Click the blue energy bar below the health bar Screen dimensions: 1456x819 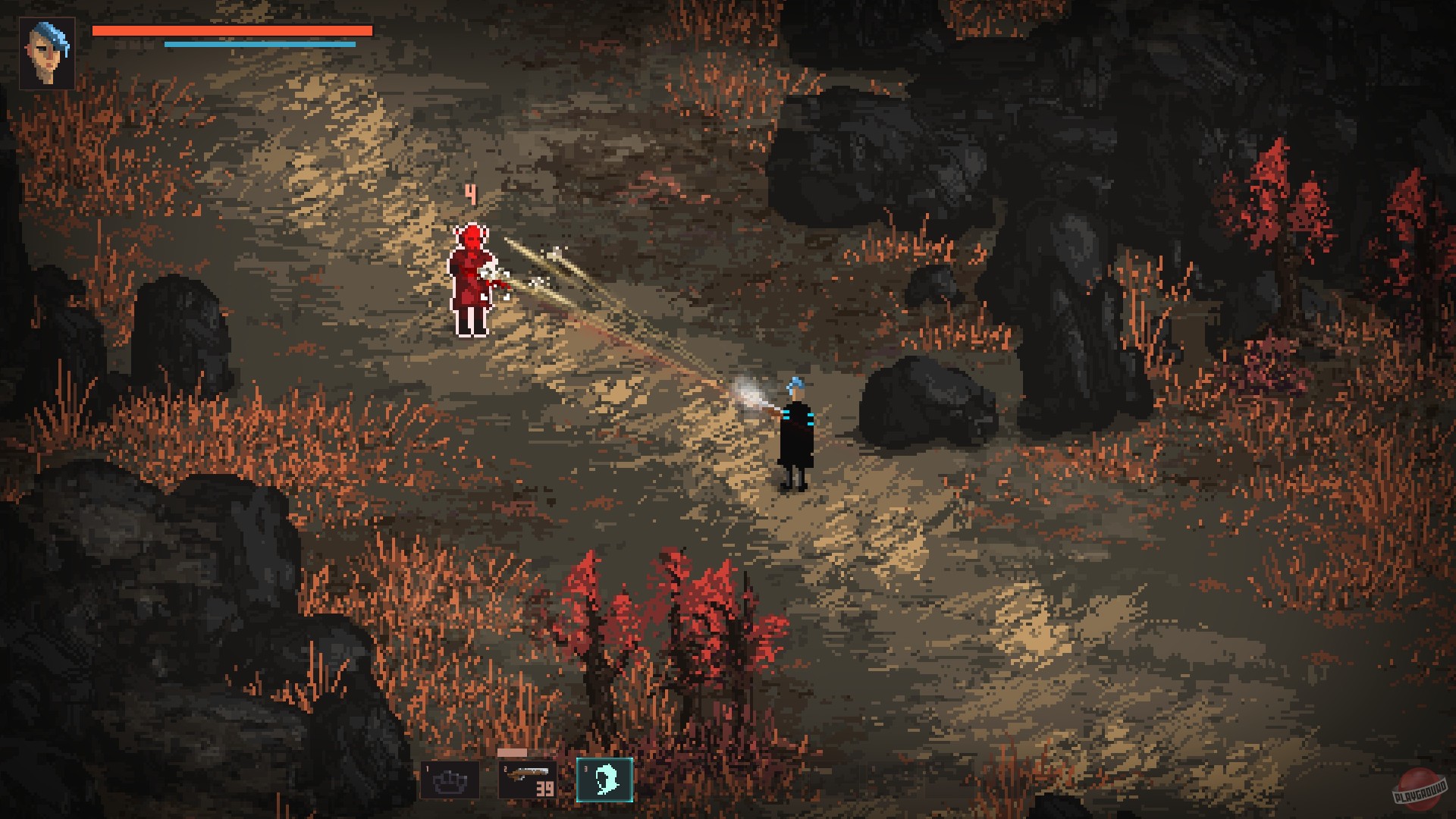259,44
